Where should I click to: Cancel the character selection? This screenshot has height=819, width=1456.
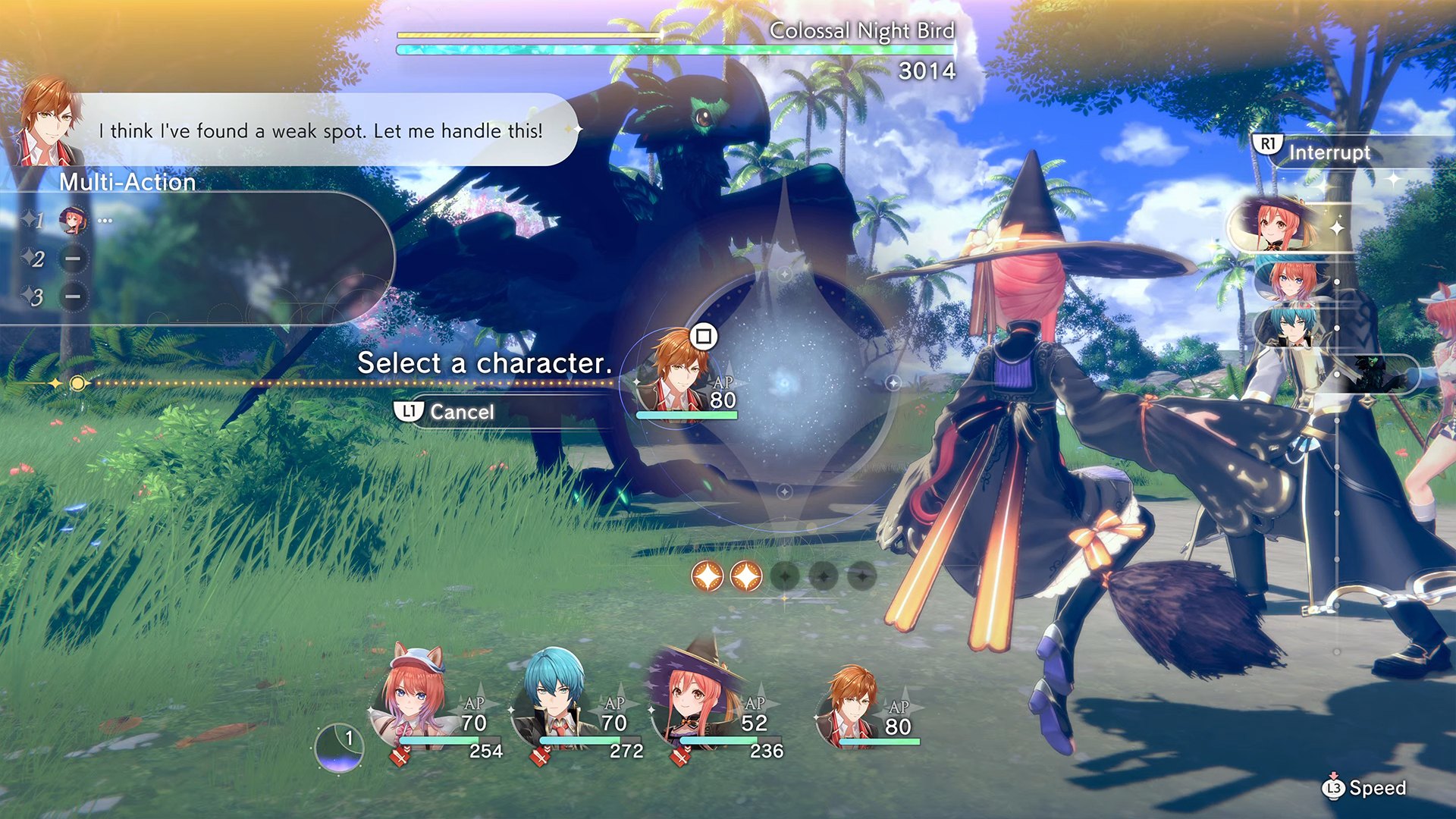446,412
